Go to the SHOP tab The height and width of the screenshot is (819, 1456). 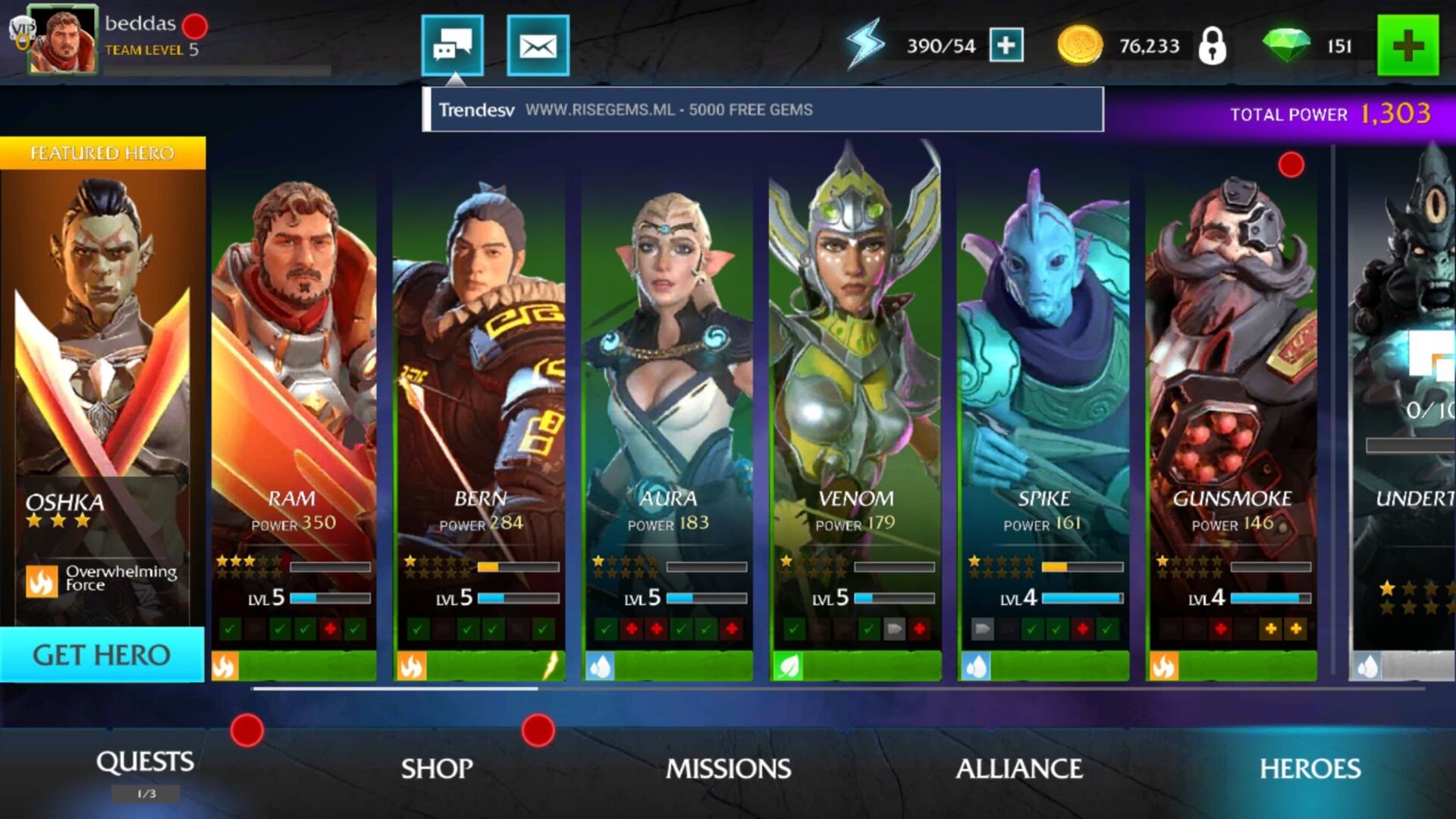tap(437, 769)
